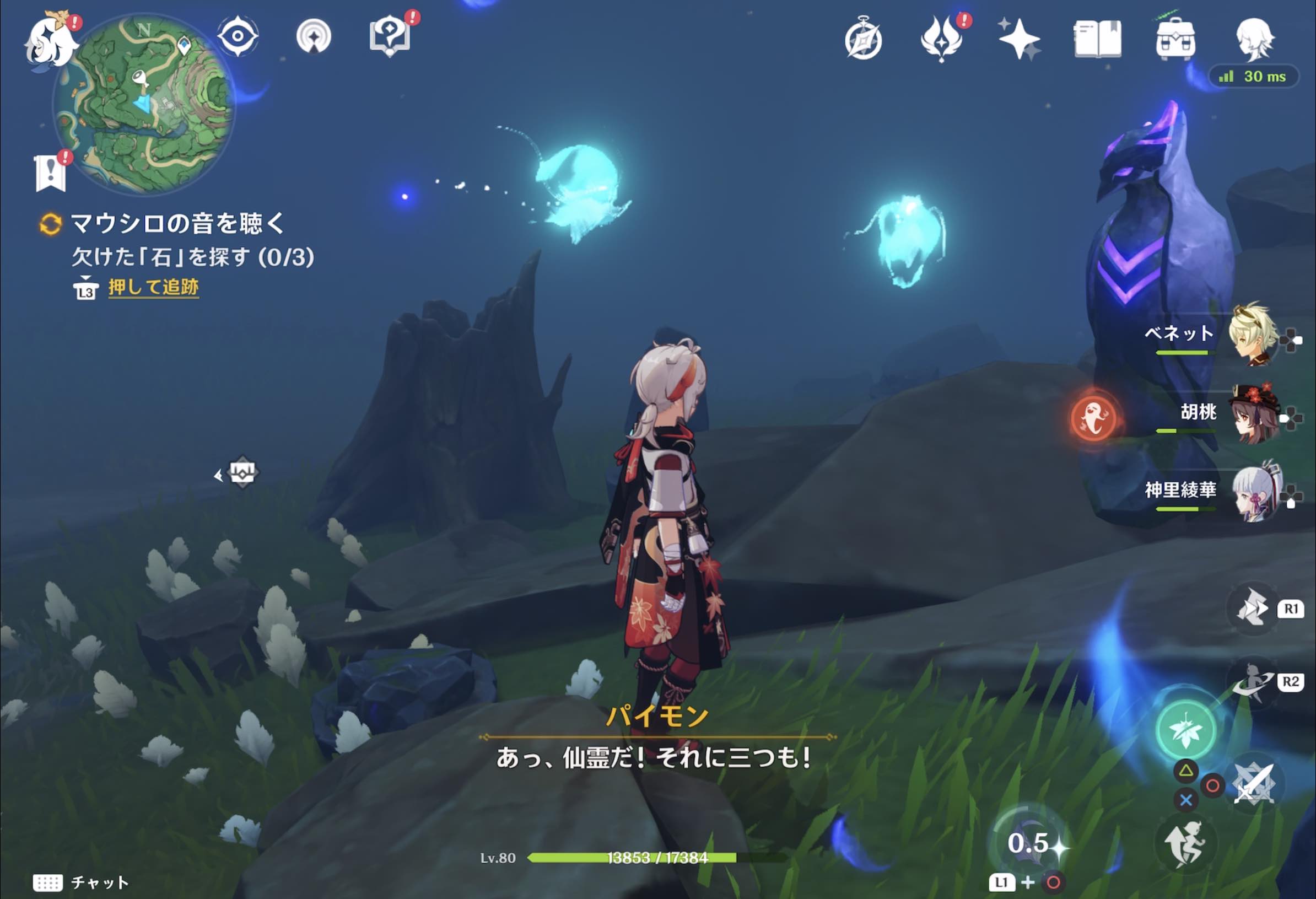The width and height of the screenshot is (1316, 899).
Task: Click the broadcast signal icon at the top
Action: click(x=315, y=35)
